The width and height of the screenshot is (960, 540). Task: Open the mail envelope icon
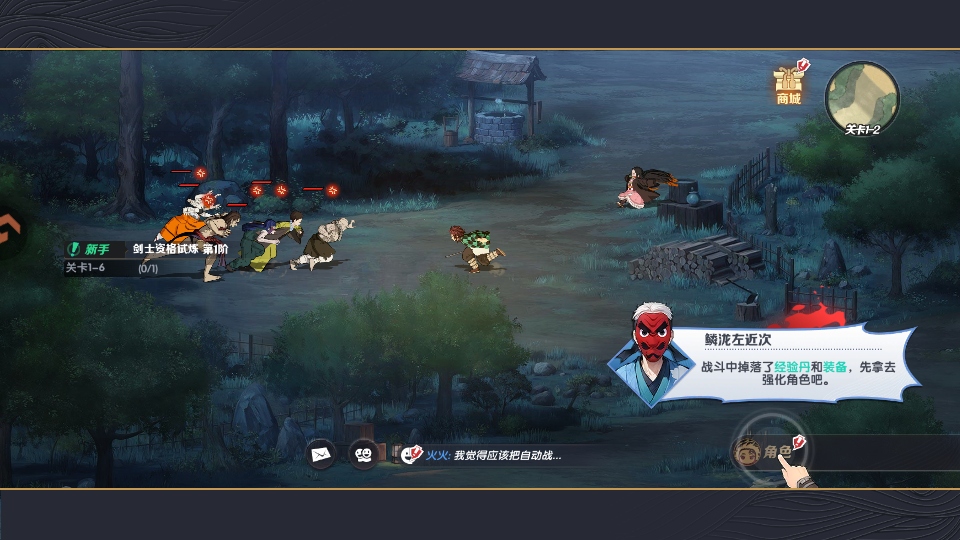point(320,454)
